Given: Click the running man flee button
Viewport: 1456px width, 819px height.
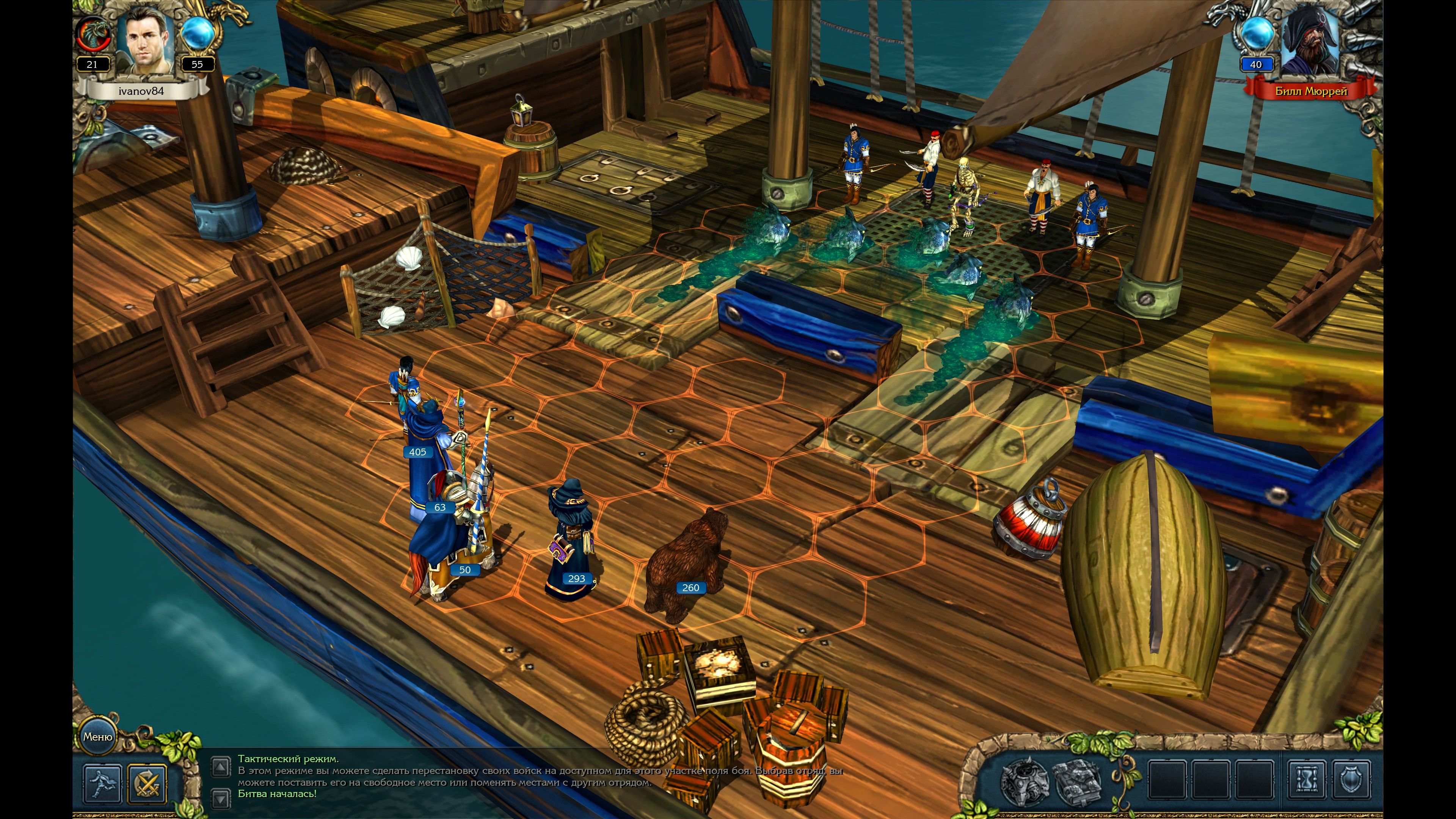Looking at the screenshot, I should click(x=102, y=783).
